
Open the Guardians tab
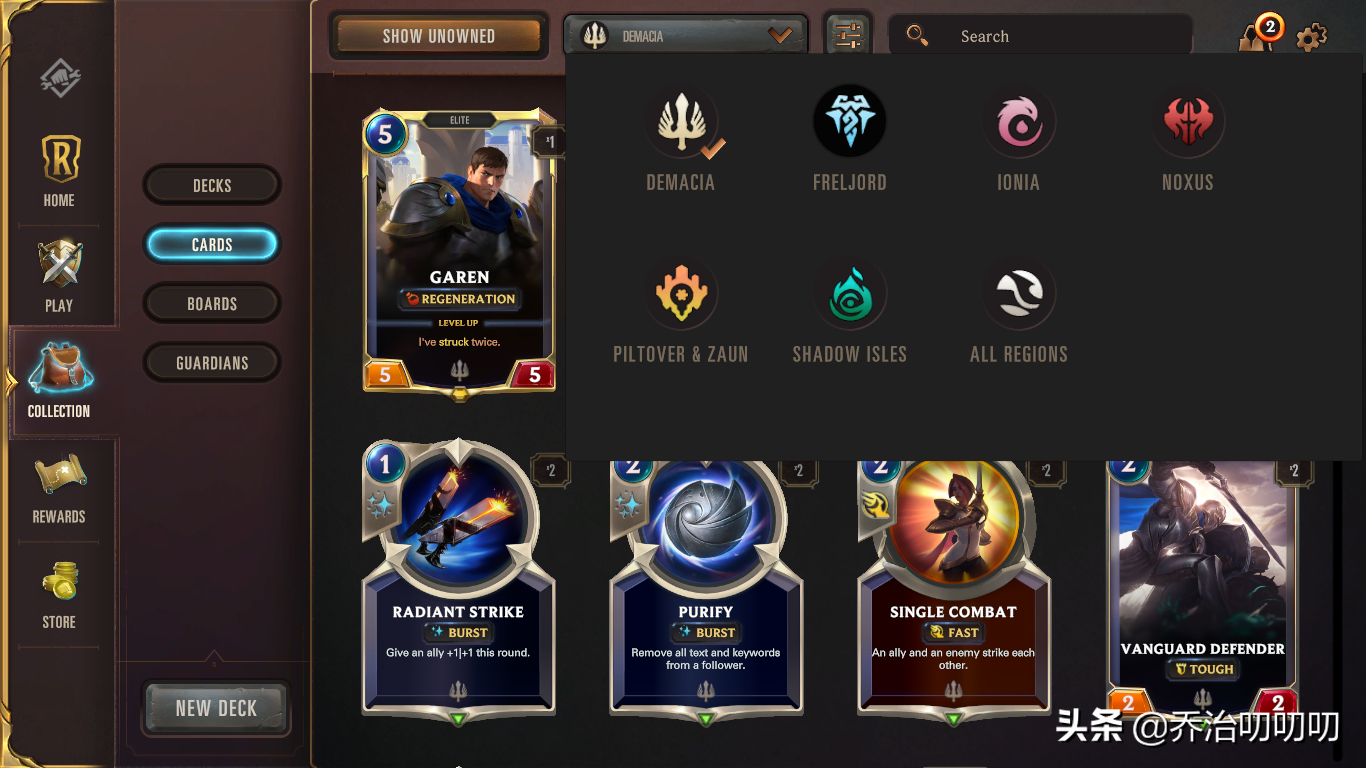click(212, 363)
